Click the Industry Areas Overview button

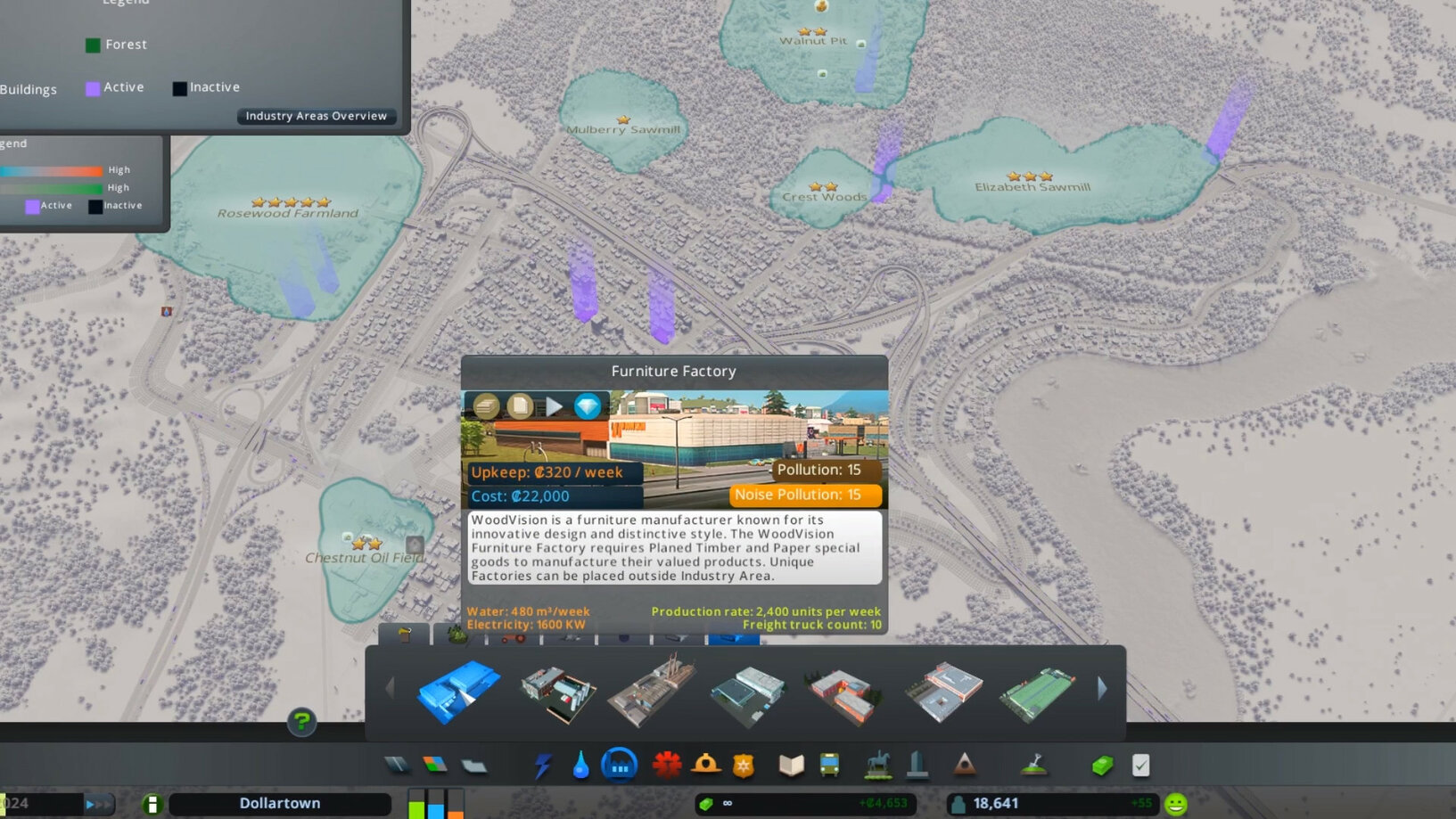(317, 116)
